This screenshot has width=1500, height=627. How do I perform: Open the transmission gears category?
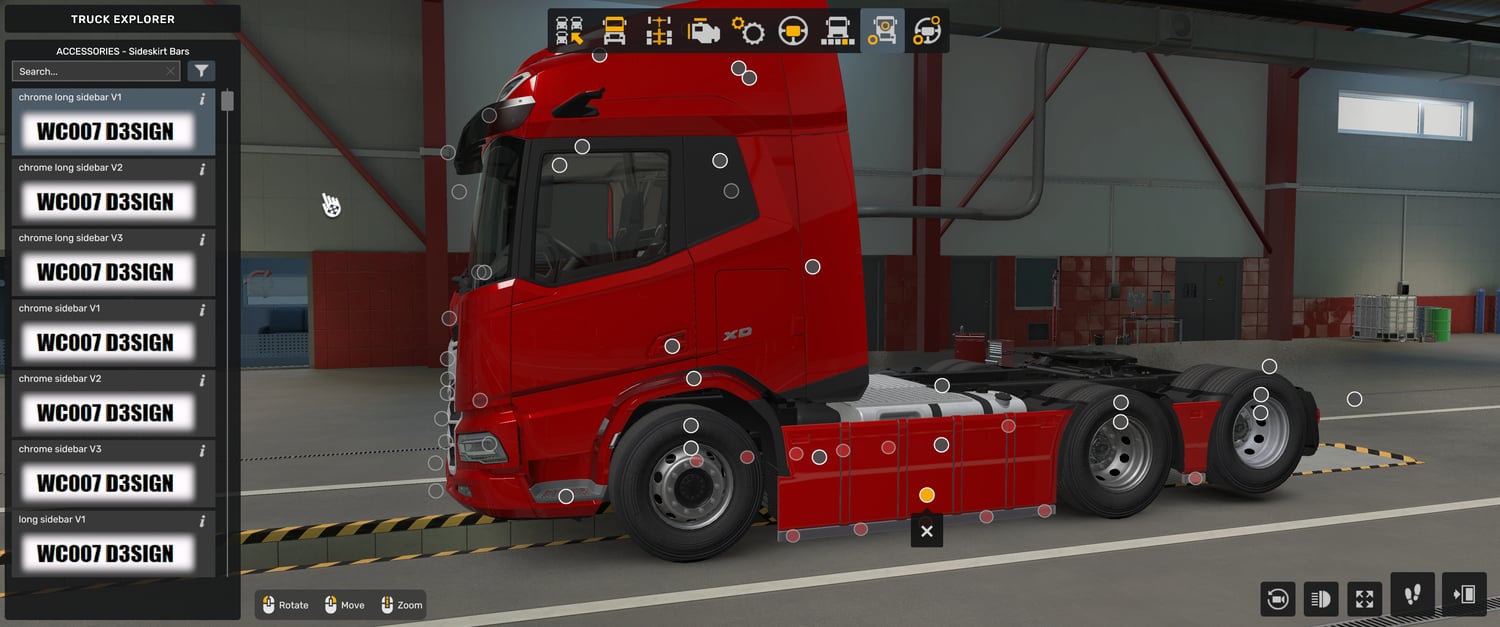[x=748, y=31]
